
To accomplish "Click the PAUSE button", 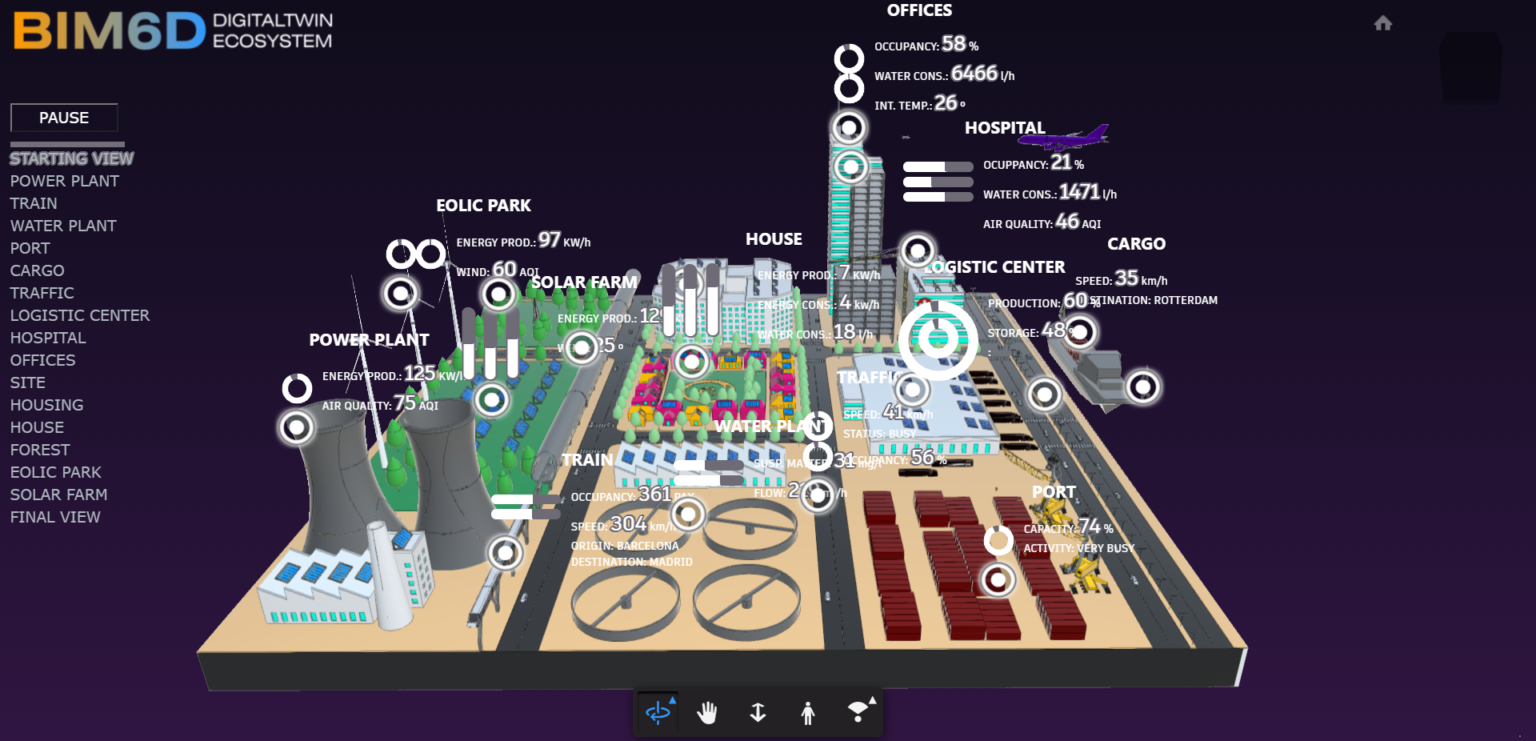I will (x=63, y=117).
